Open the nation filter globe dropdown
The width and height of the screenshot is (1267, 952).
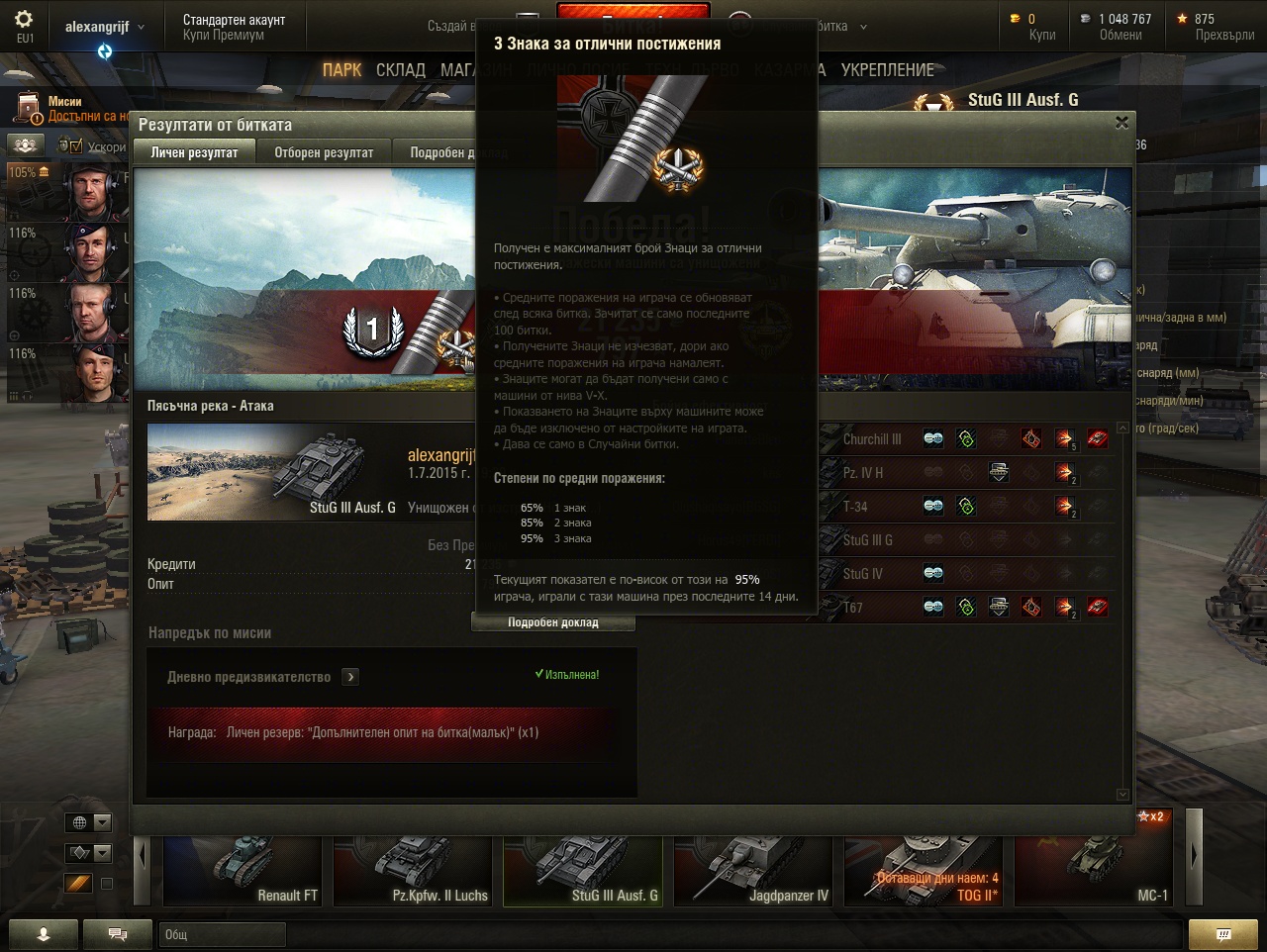pyautogui.click(x=88, y=822)
